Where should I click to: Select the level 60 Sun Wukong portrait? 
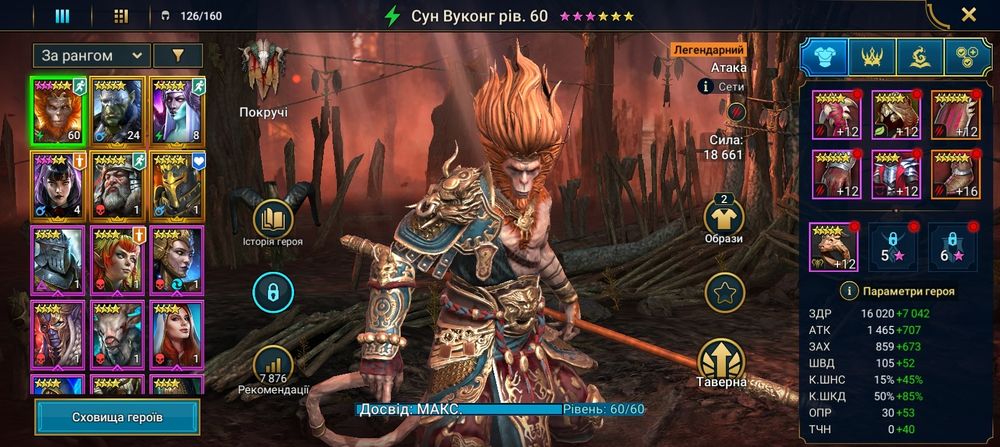58,110
